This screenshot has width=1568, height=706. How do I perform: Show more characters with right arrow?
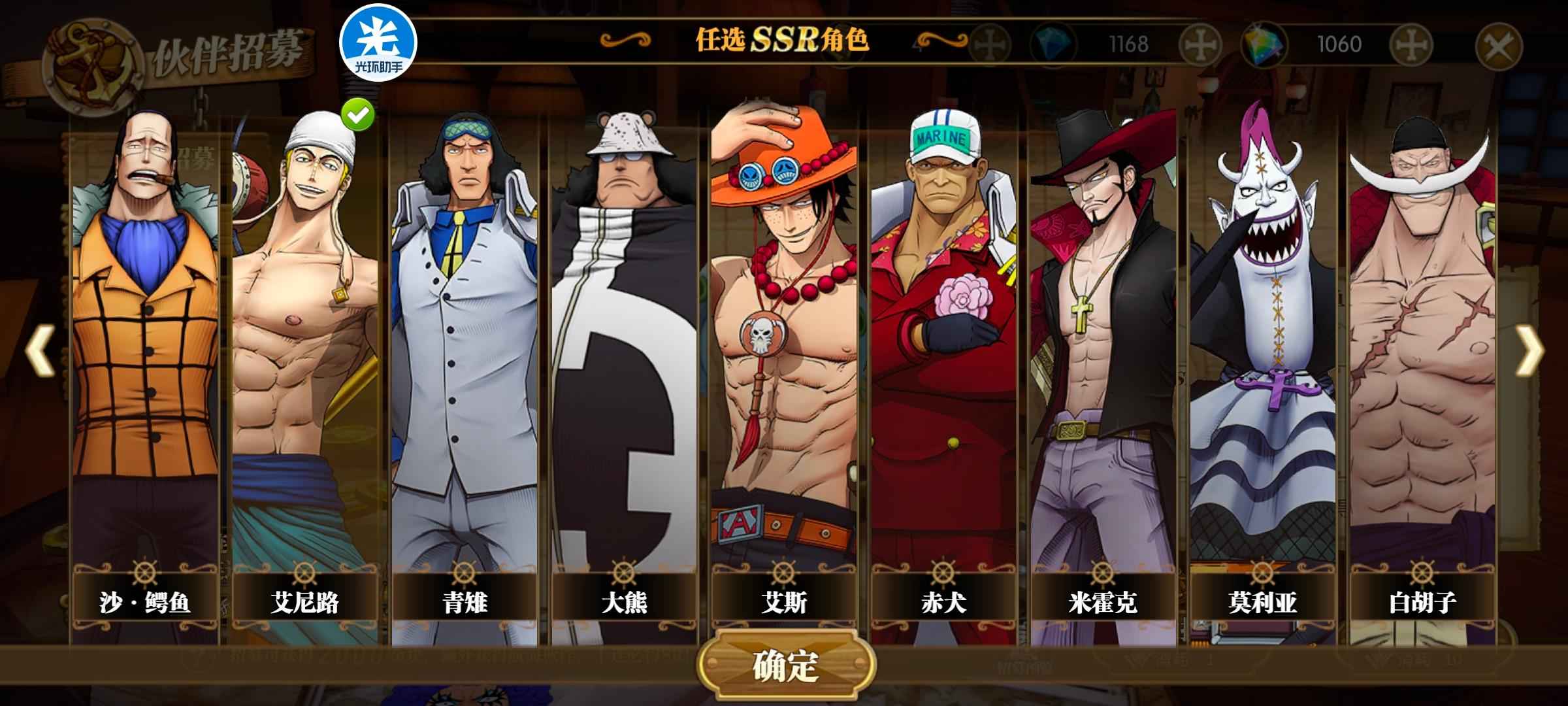pos(1529,350)
